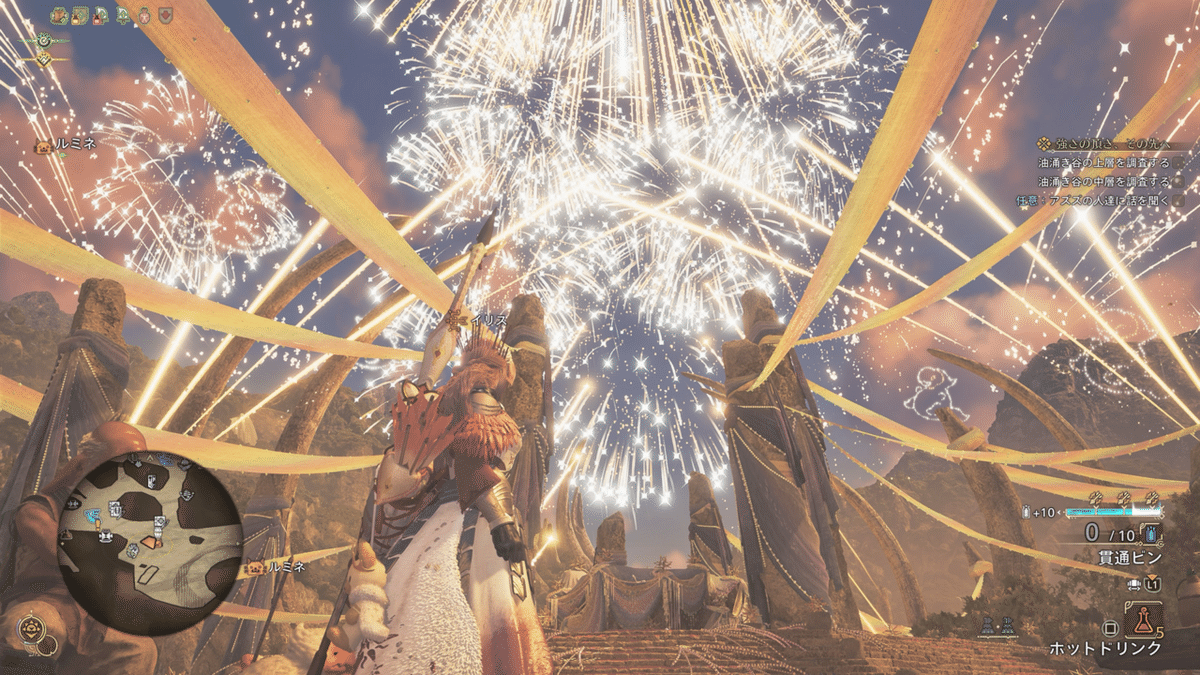
Task: Open the circular minimap
Action: [150, 540]
